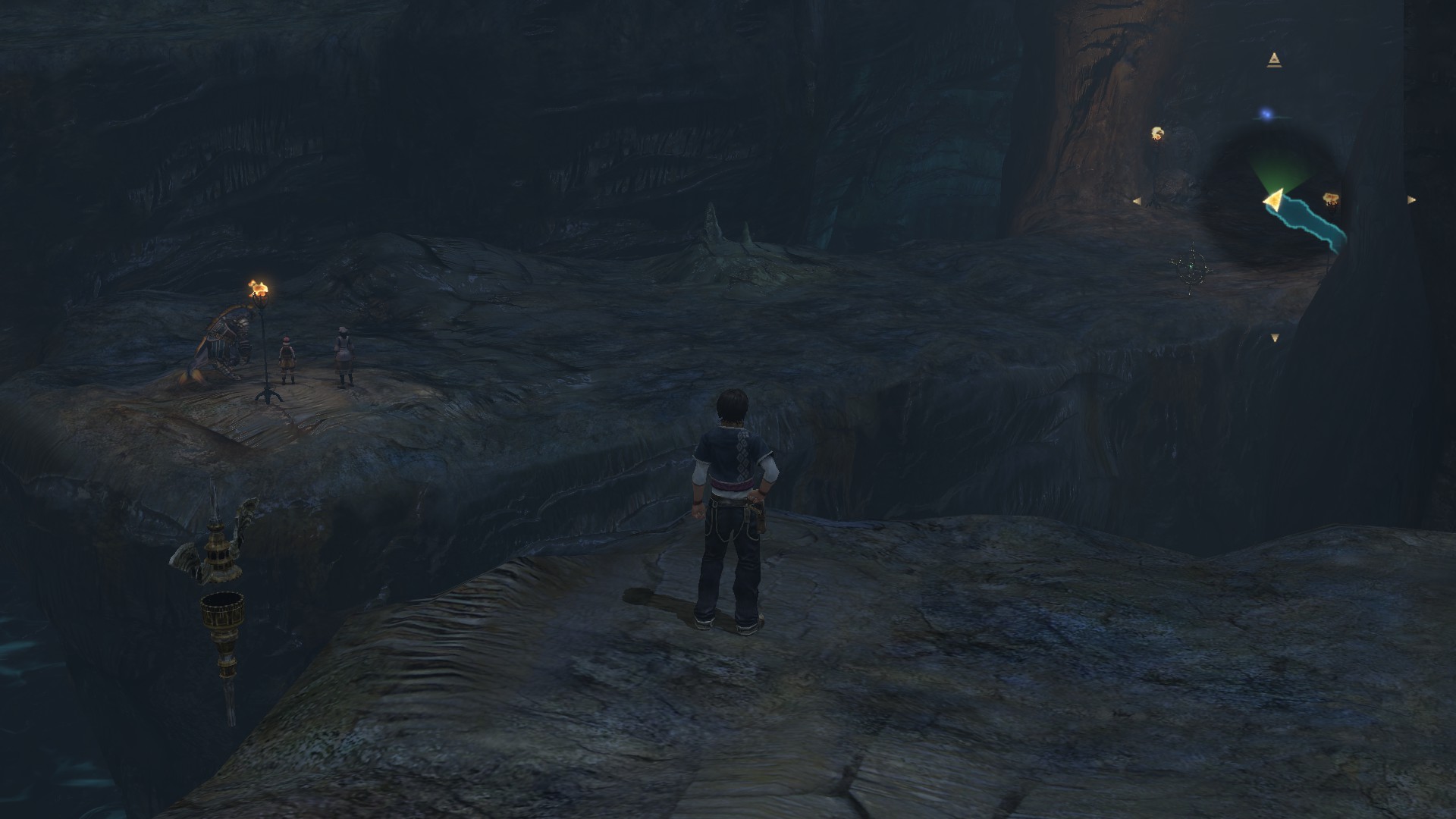1456x819 pixels.
Task: Select the yellow player arrow on the minimap
Action: pos(1273,199)
